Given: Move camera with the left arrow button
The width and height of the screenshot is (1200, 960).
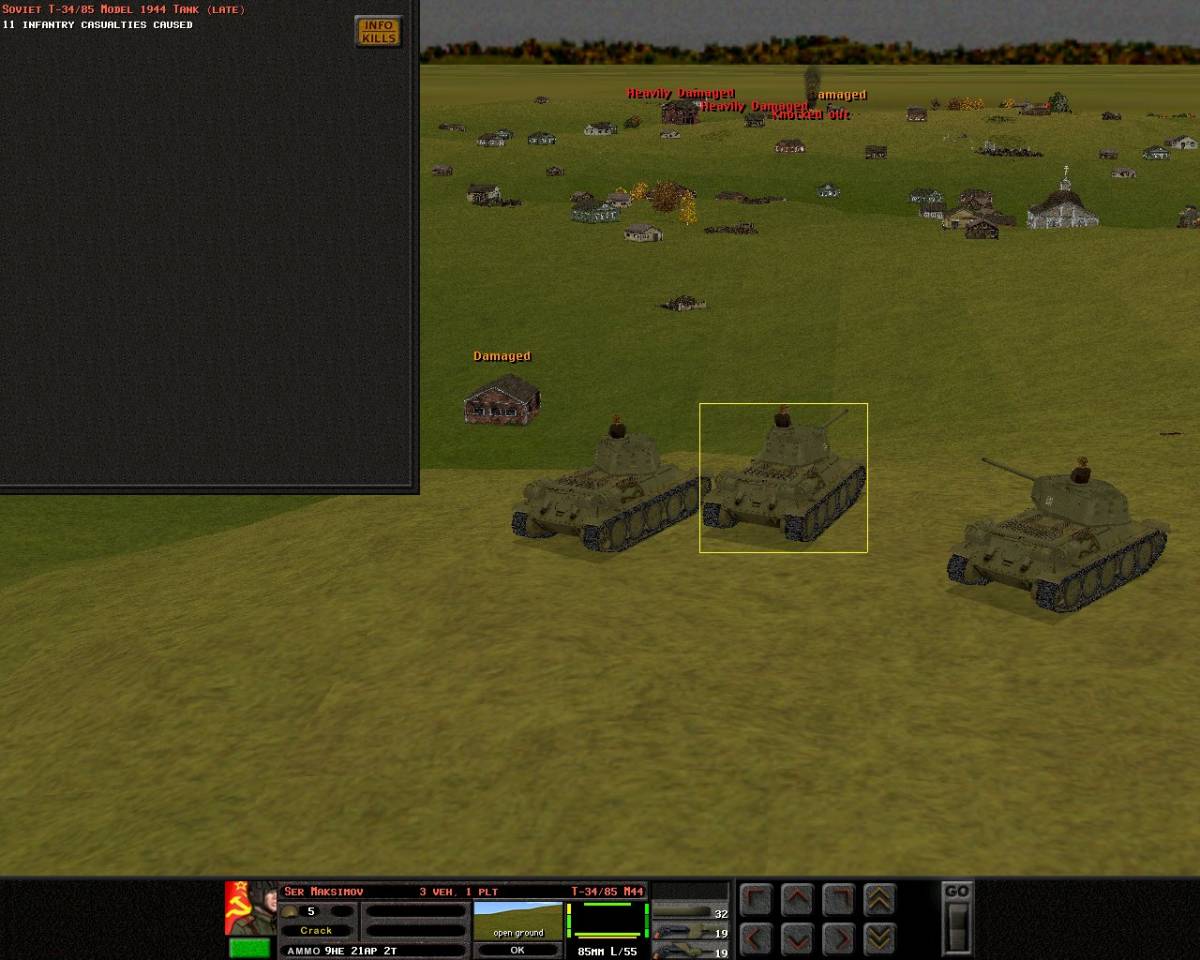Looking at the screenshot, I should coord(756,939).
